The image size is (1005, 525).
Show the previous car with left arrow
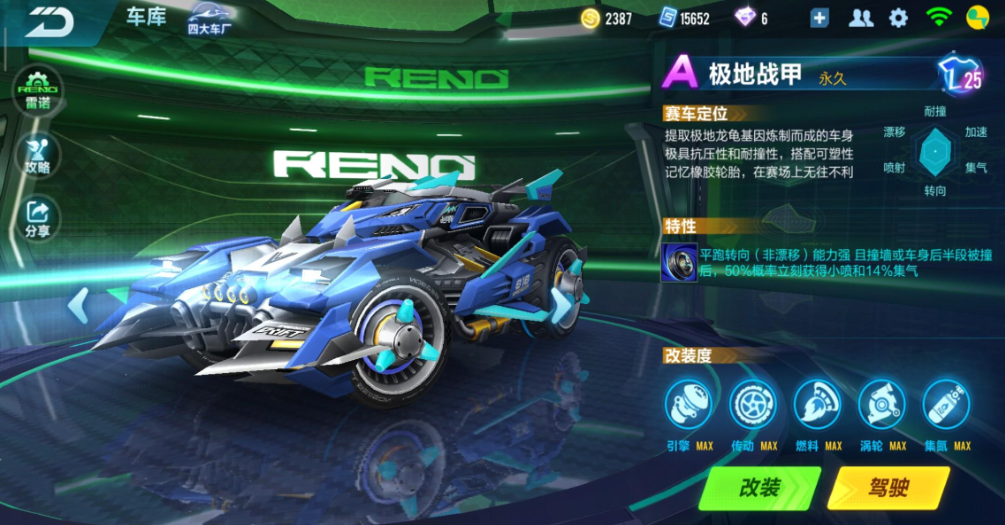pyautogui.click(x=78, y=303)
